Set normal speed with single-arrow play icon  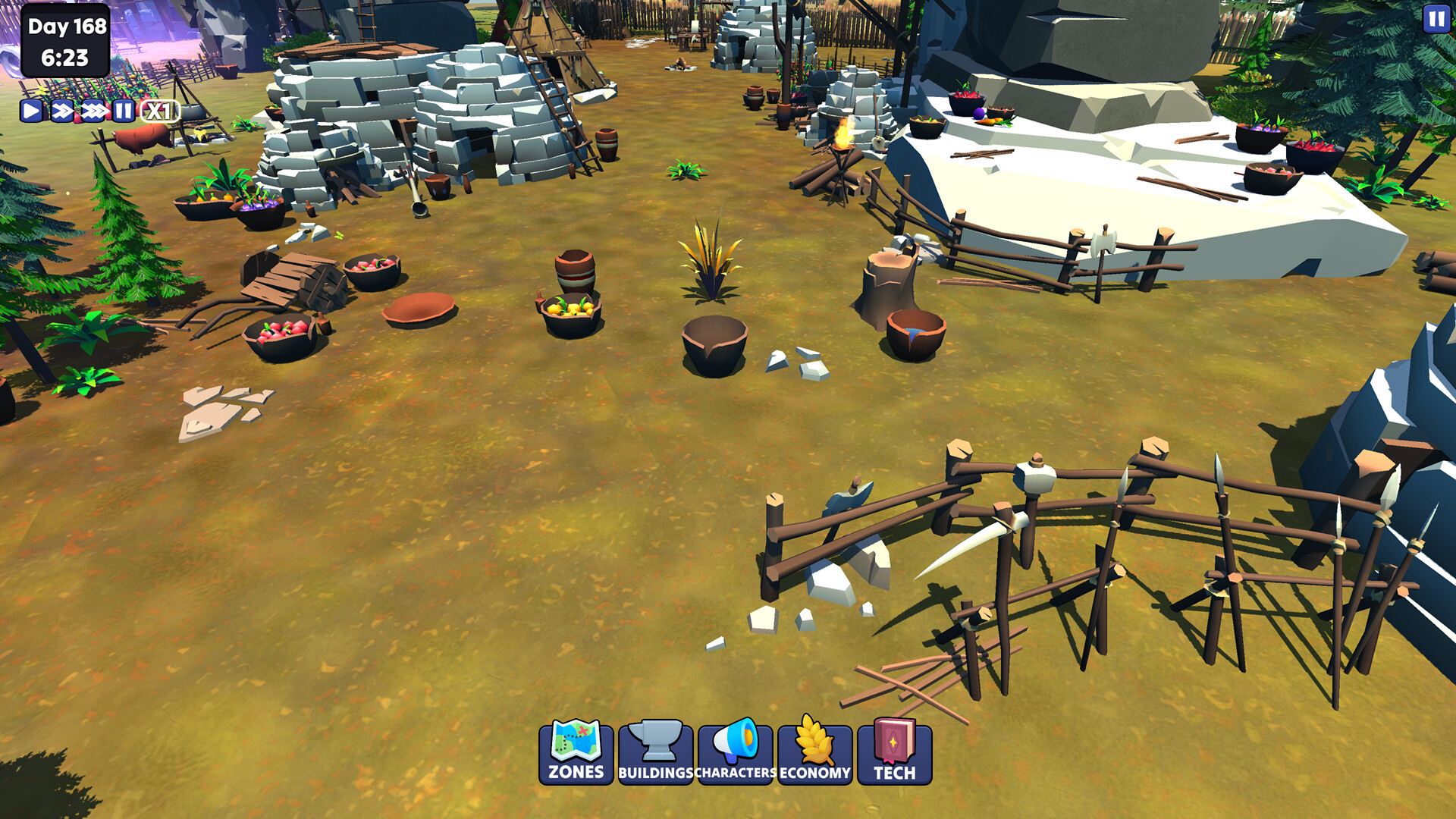coord(30,112)
